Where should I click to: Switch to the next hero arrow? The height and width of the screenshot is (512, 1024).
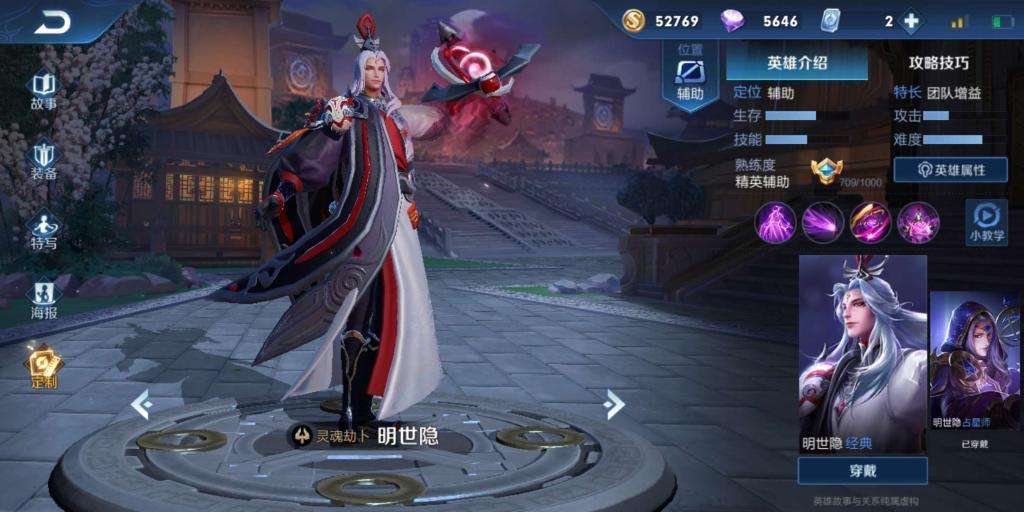point(614,404)
